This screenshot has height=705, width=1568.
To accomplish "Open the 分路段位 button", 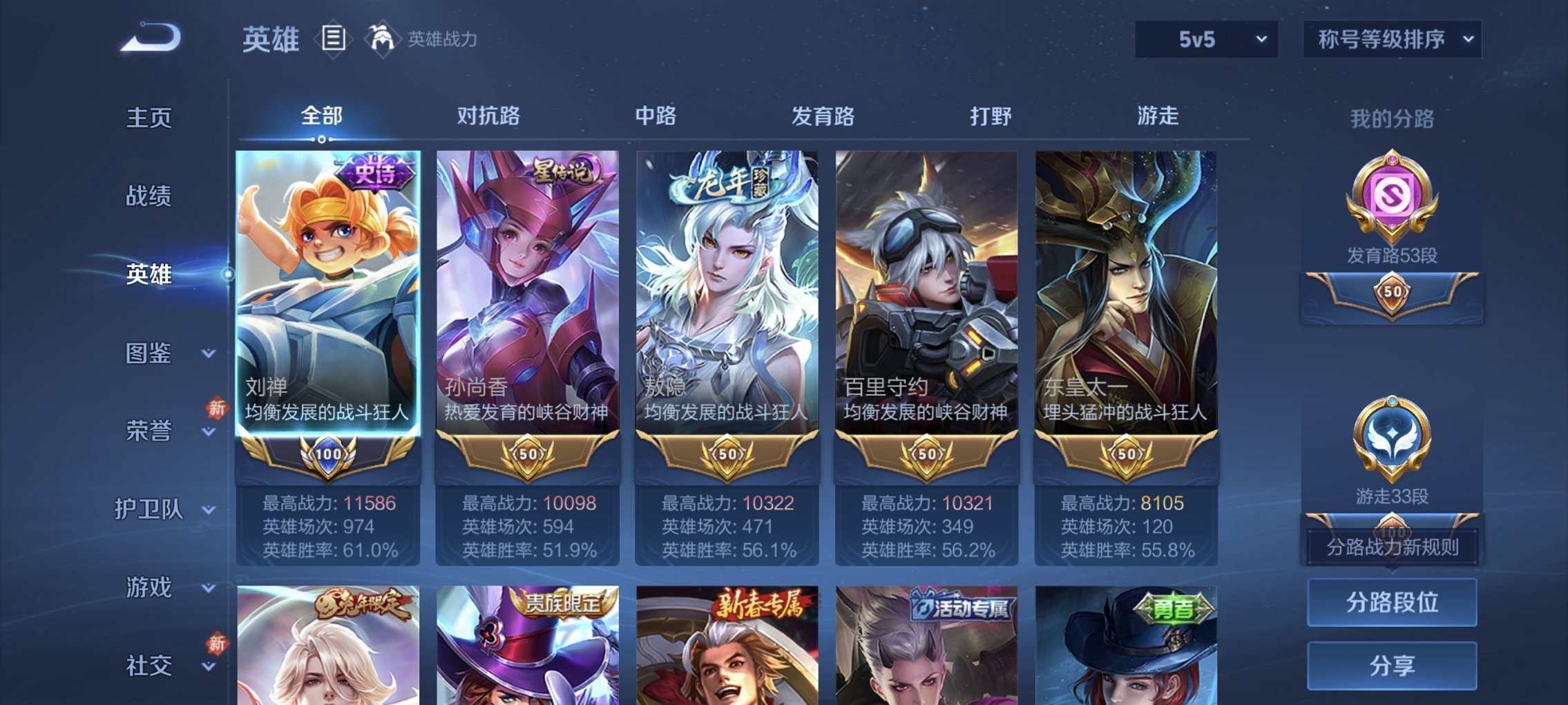I will coord(1393,604).
